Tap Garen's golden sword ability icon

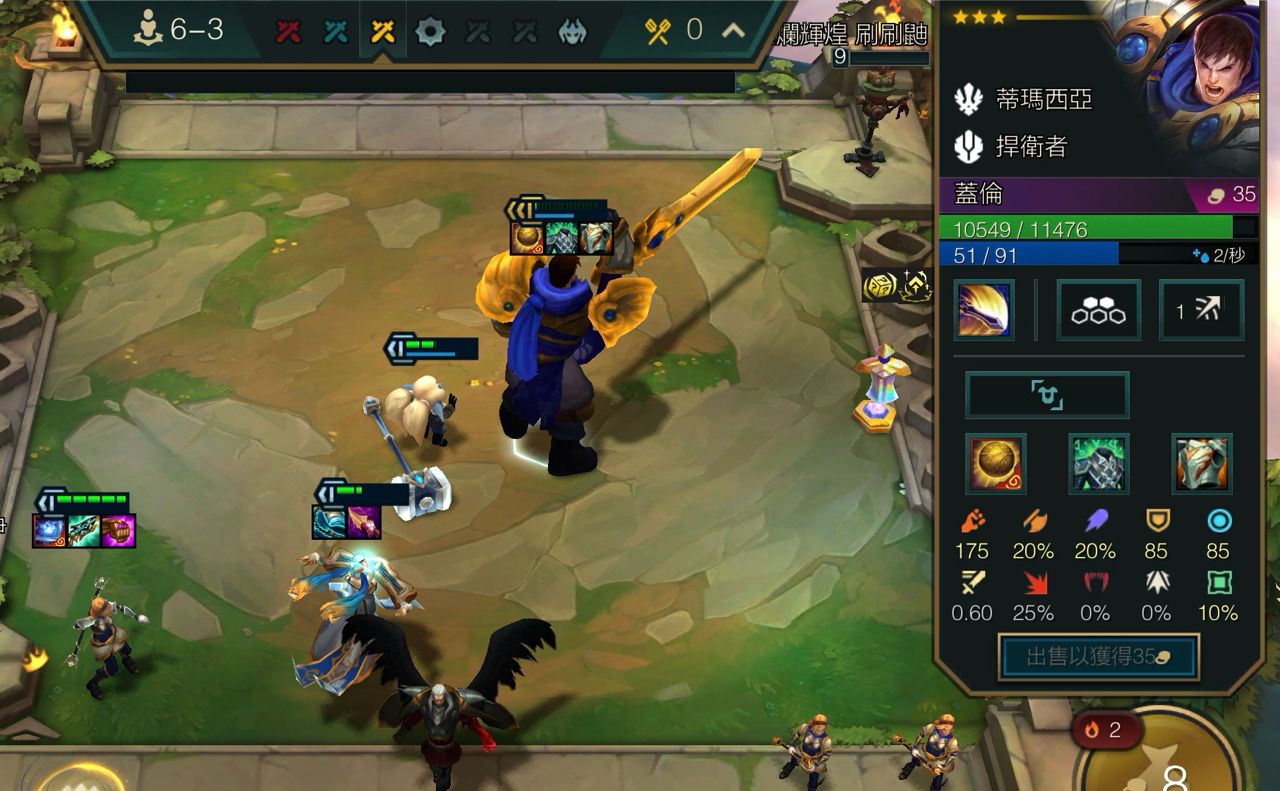(x=983, y=309)
